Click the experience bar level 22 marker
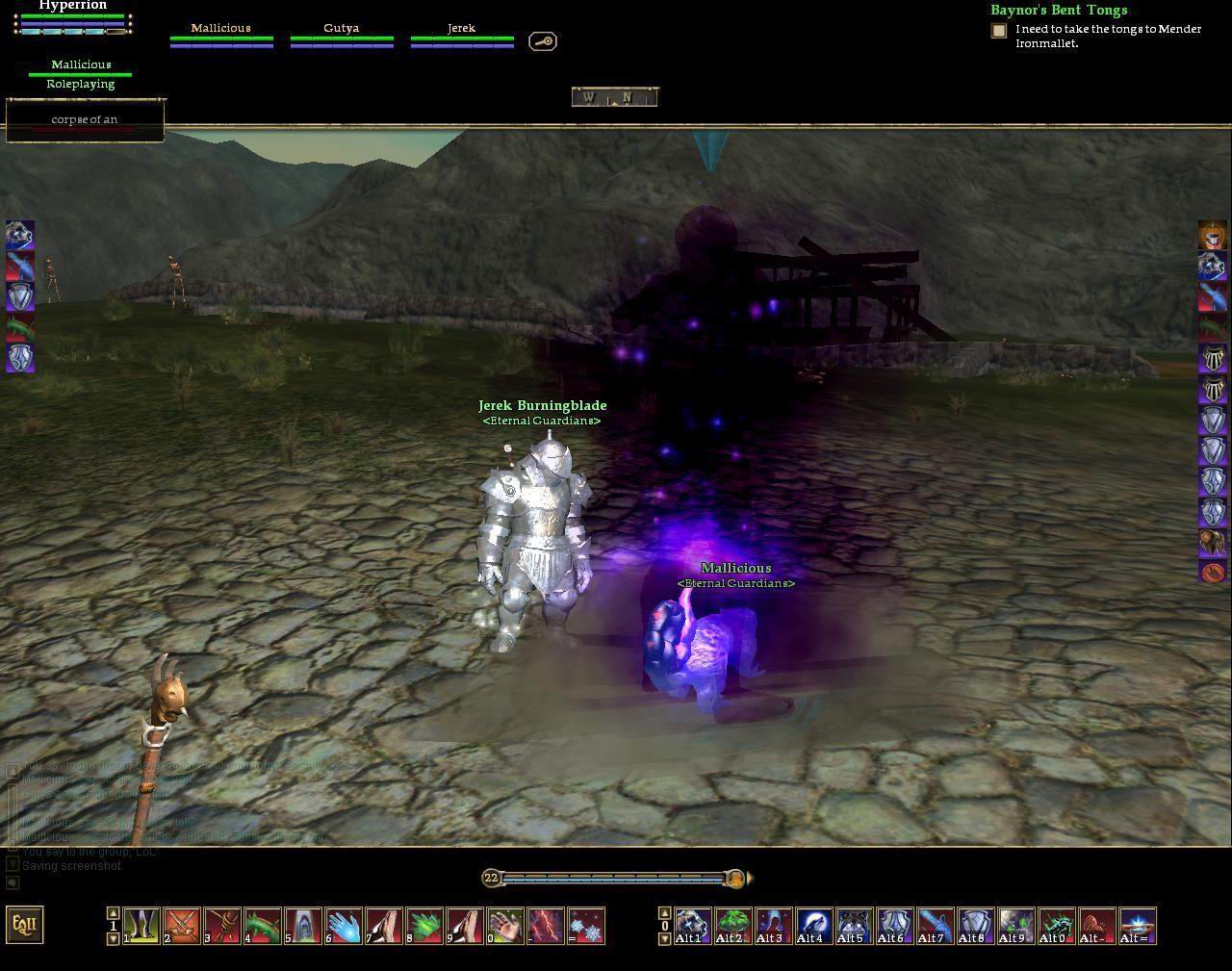The height and width of the screenshot is (971, 1232). pos(491,878)
